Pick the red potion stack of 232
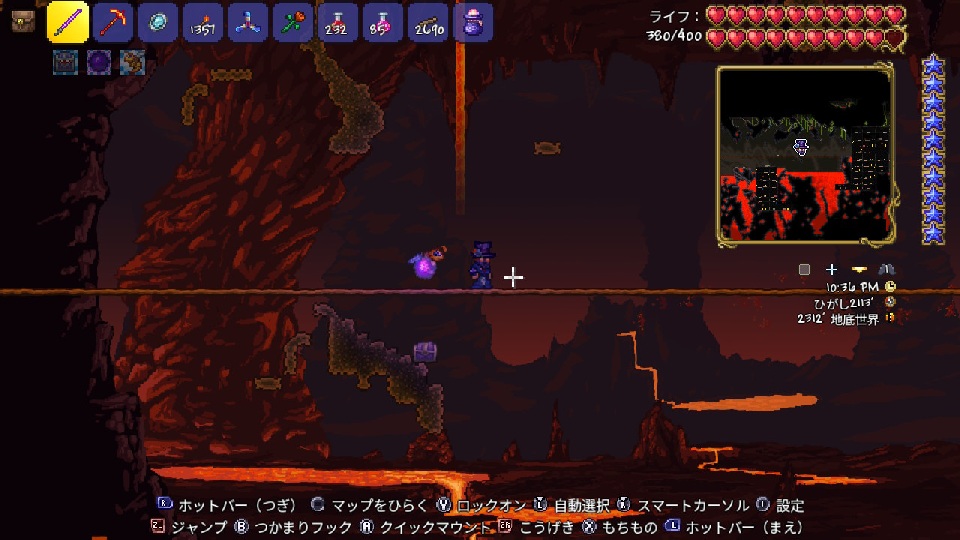The height and width of the screenshot is (540, 960). [x=338, y=22]
